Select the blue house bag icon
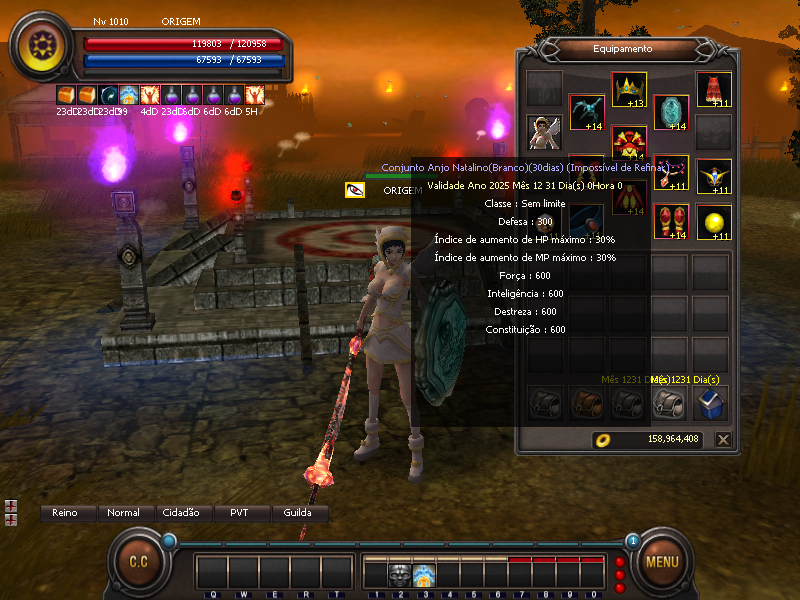The width and height of the screenshot is (800, 600). click(x=711, y=403)
